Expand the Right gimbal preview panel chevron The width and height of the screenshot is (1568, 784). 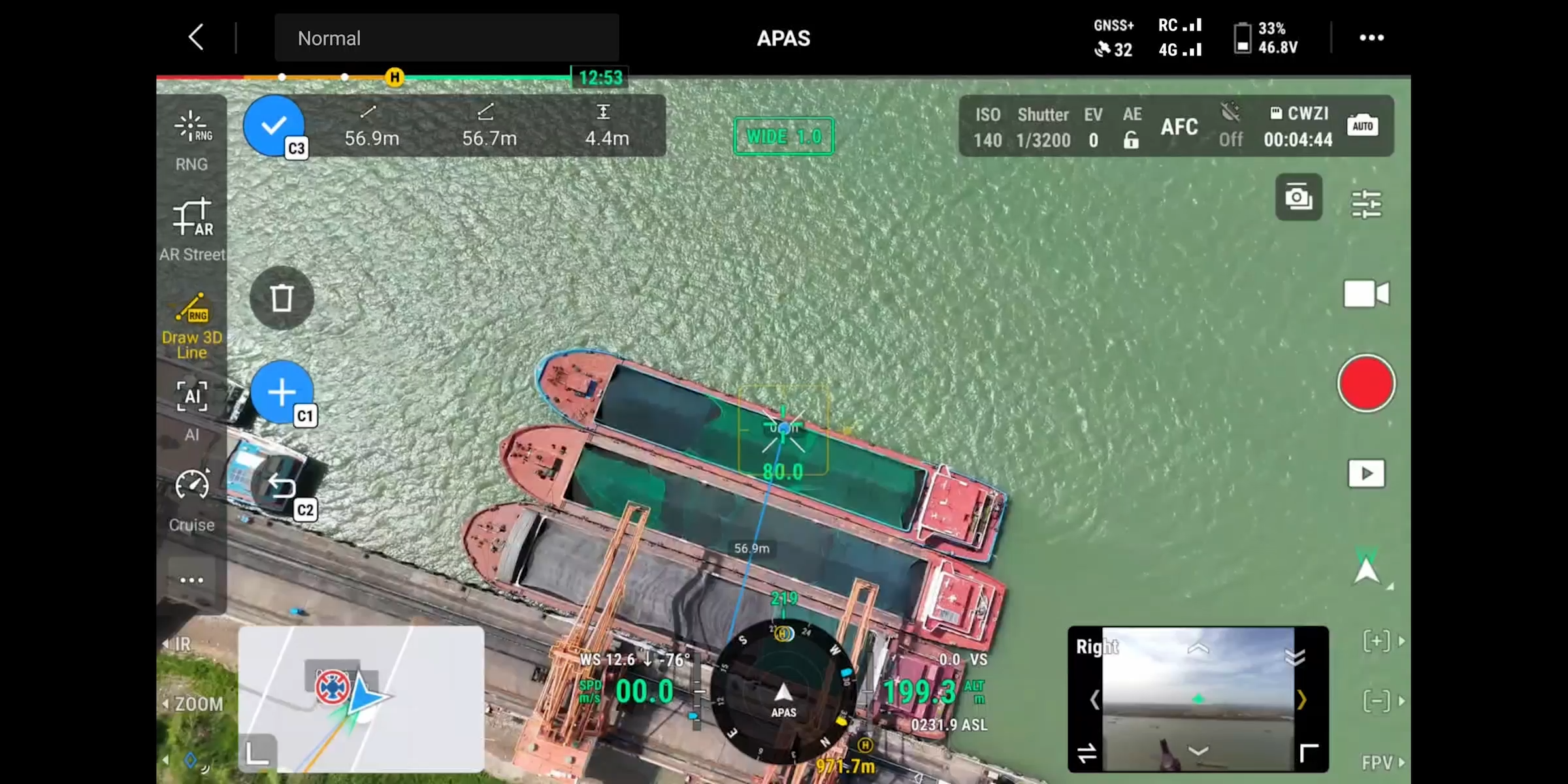pyautogui.click(x=1302, y=699)
